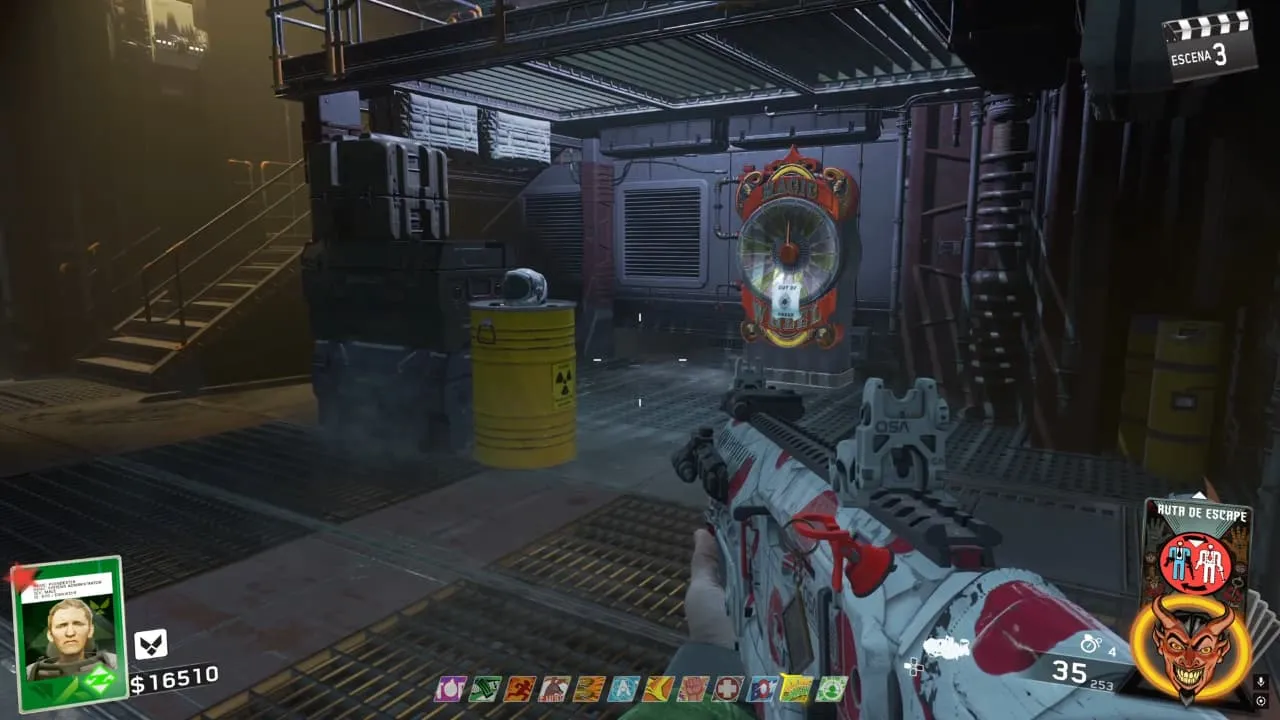Toggle the microphone icon
Viewport: 1280px width, 720px height.
1262,682
